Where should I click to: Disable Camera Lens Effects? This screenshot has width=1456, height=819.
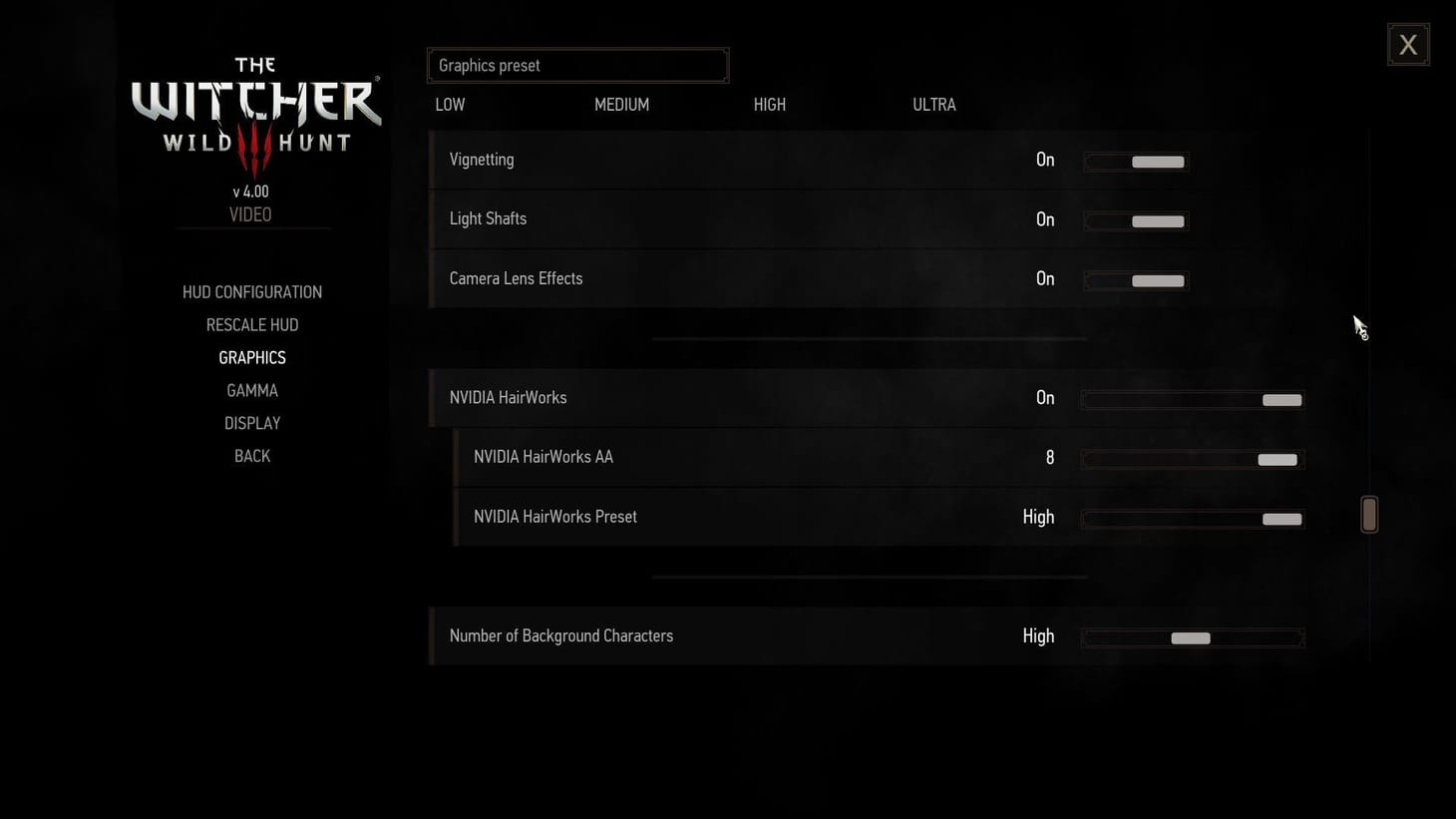coord(1135,280)
